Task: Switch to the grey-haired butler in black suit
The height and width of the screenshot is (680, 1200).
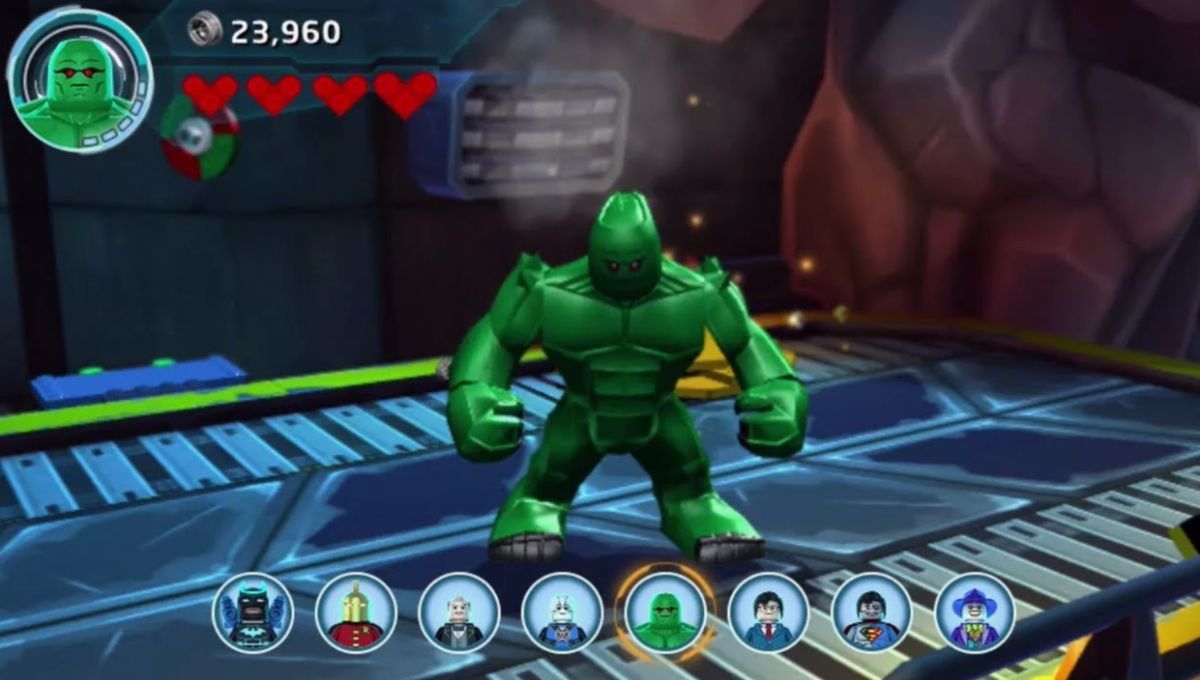Action: 459,613
